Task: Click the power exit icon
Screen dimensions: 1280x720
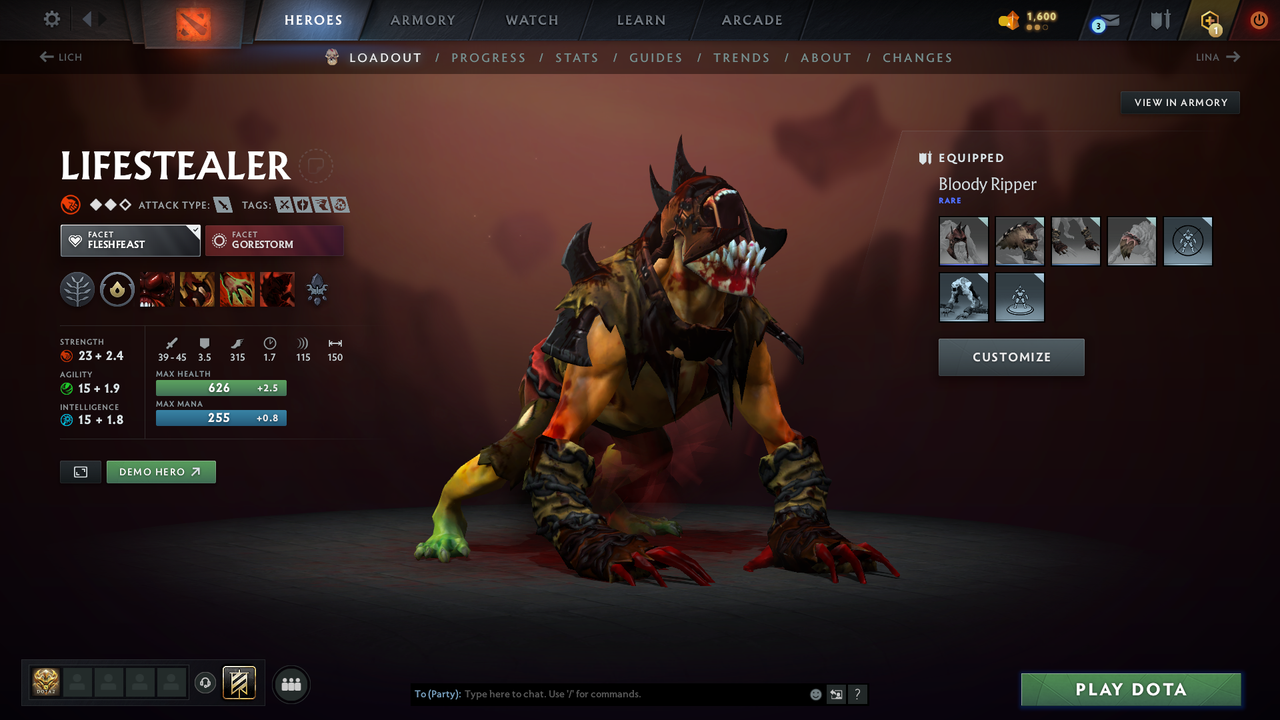Action: point(1258,20)
